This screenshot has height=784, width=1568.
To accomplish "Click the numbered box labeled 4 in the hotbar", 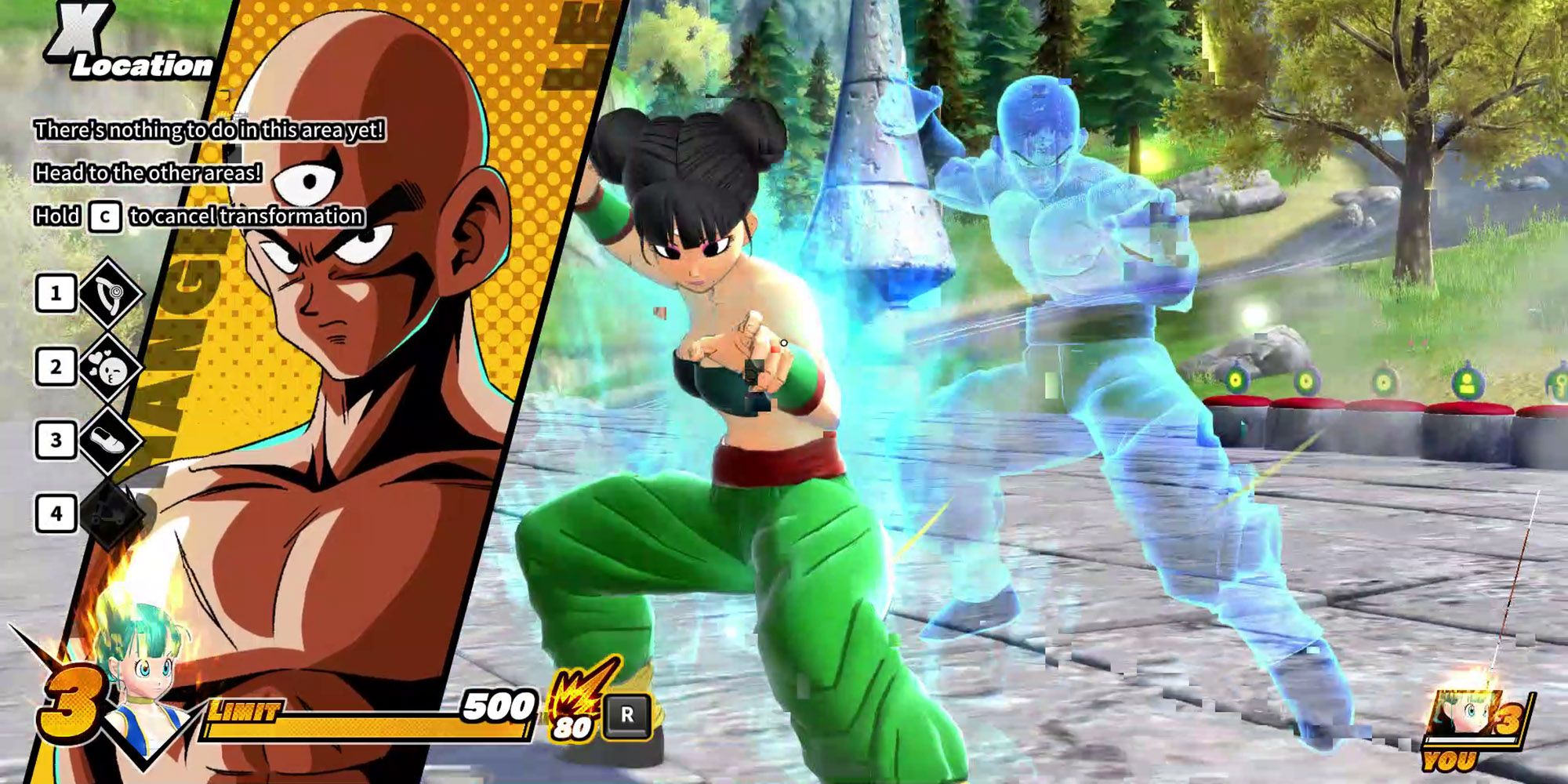I will (53, 510).
